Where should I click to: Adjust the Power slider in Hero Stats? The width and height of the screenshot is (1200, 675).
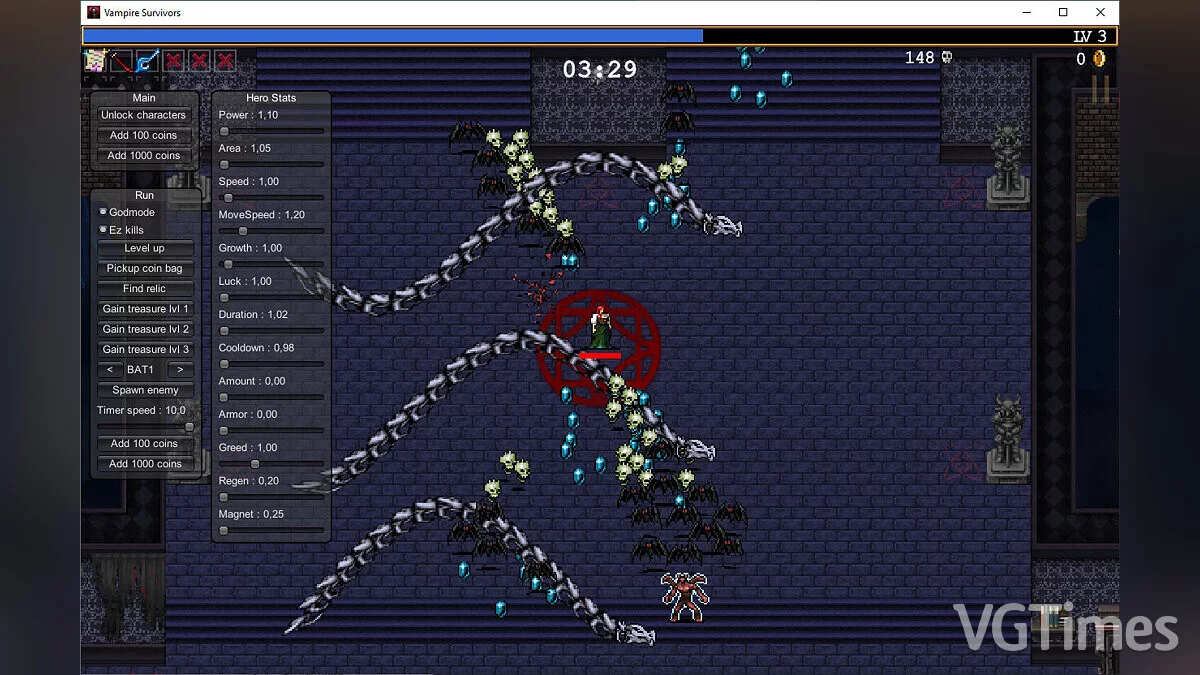click(x=271, y=131)
